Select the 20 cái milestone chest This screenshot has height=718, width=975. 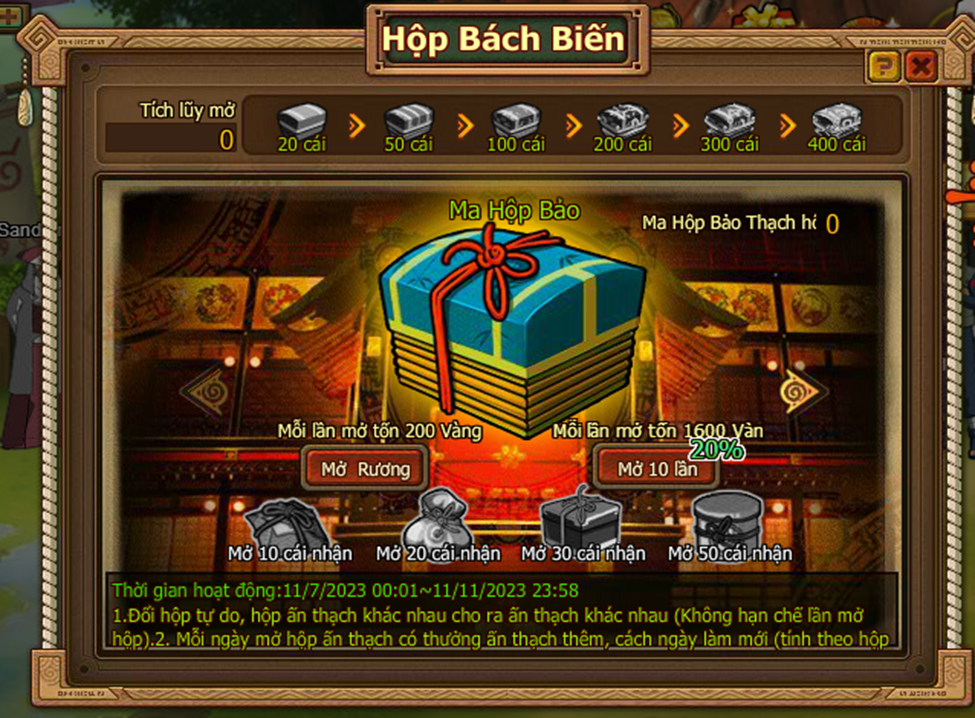(x=301, y=120)
